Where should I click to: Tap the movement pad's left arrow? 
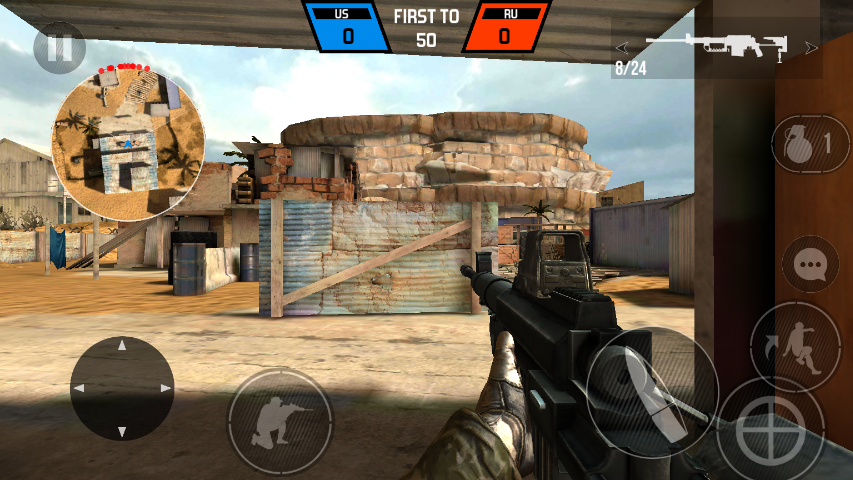(78, 388)
